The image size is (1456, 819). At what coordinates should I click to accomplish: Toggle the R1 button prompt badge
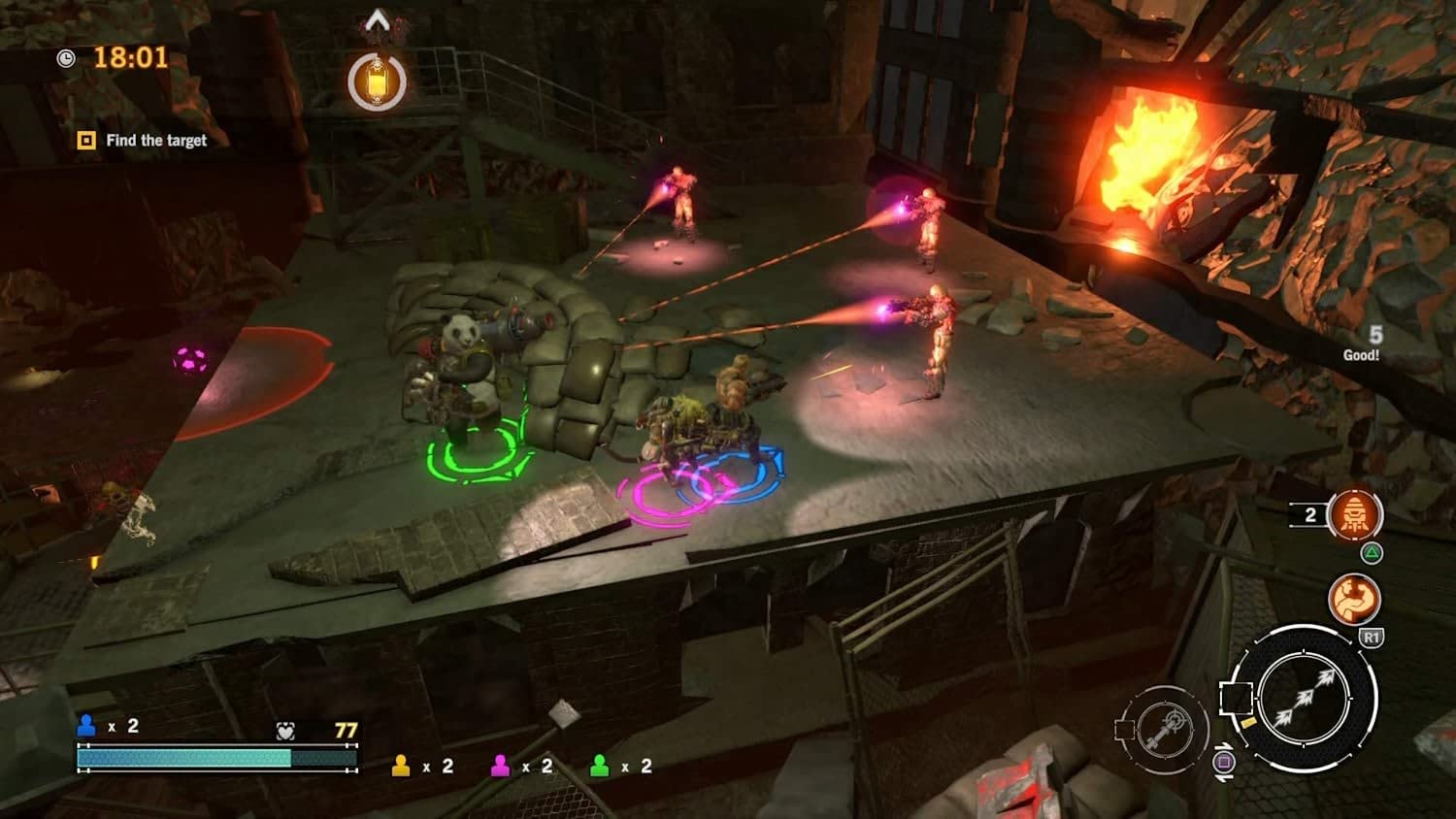click(1373, 637)
